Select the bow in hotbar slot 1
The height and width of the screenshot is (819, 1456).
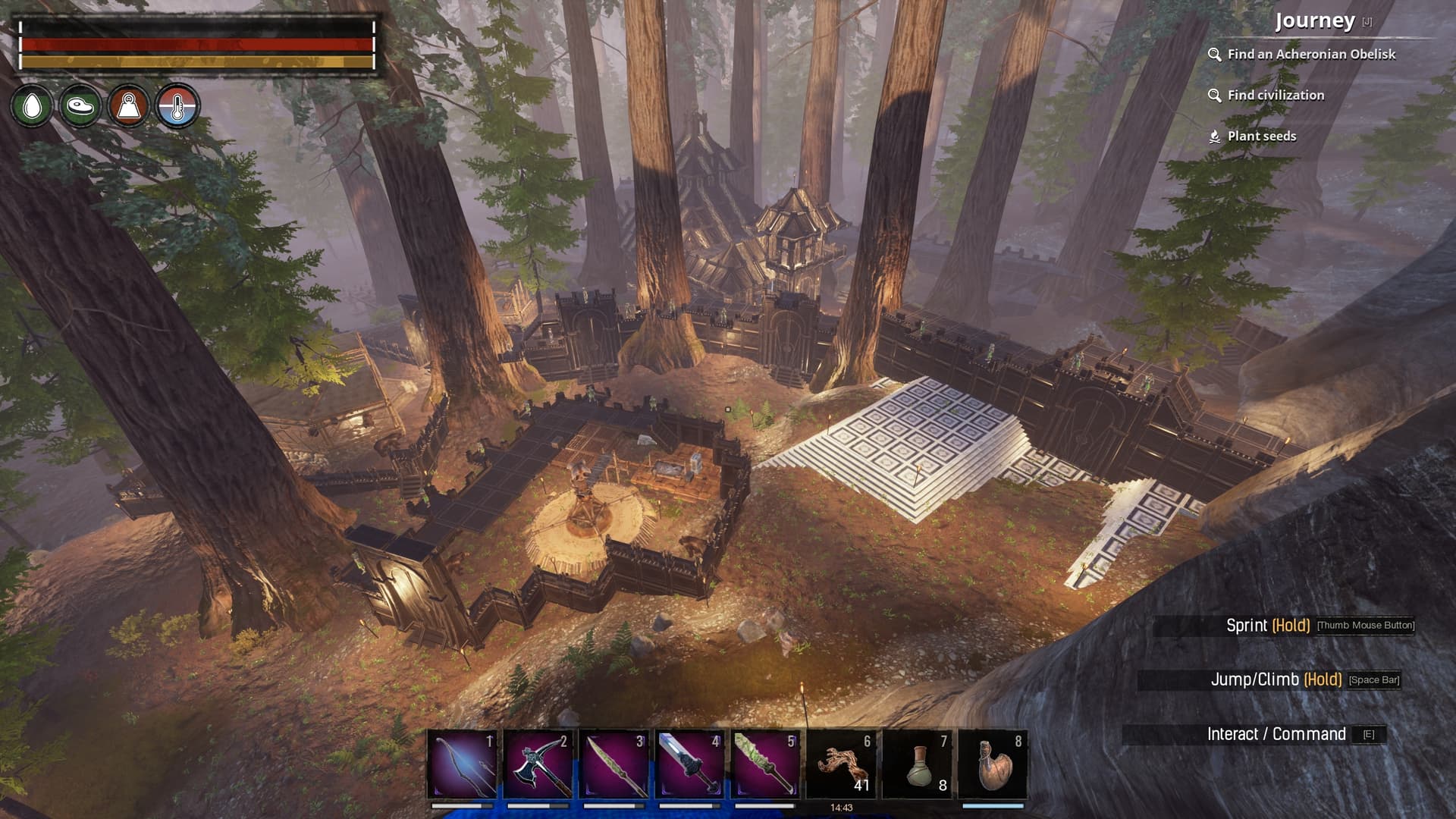pyautogui.click(x=463, y=764)
